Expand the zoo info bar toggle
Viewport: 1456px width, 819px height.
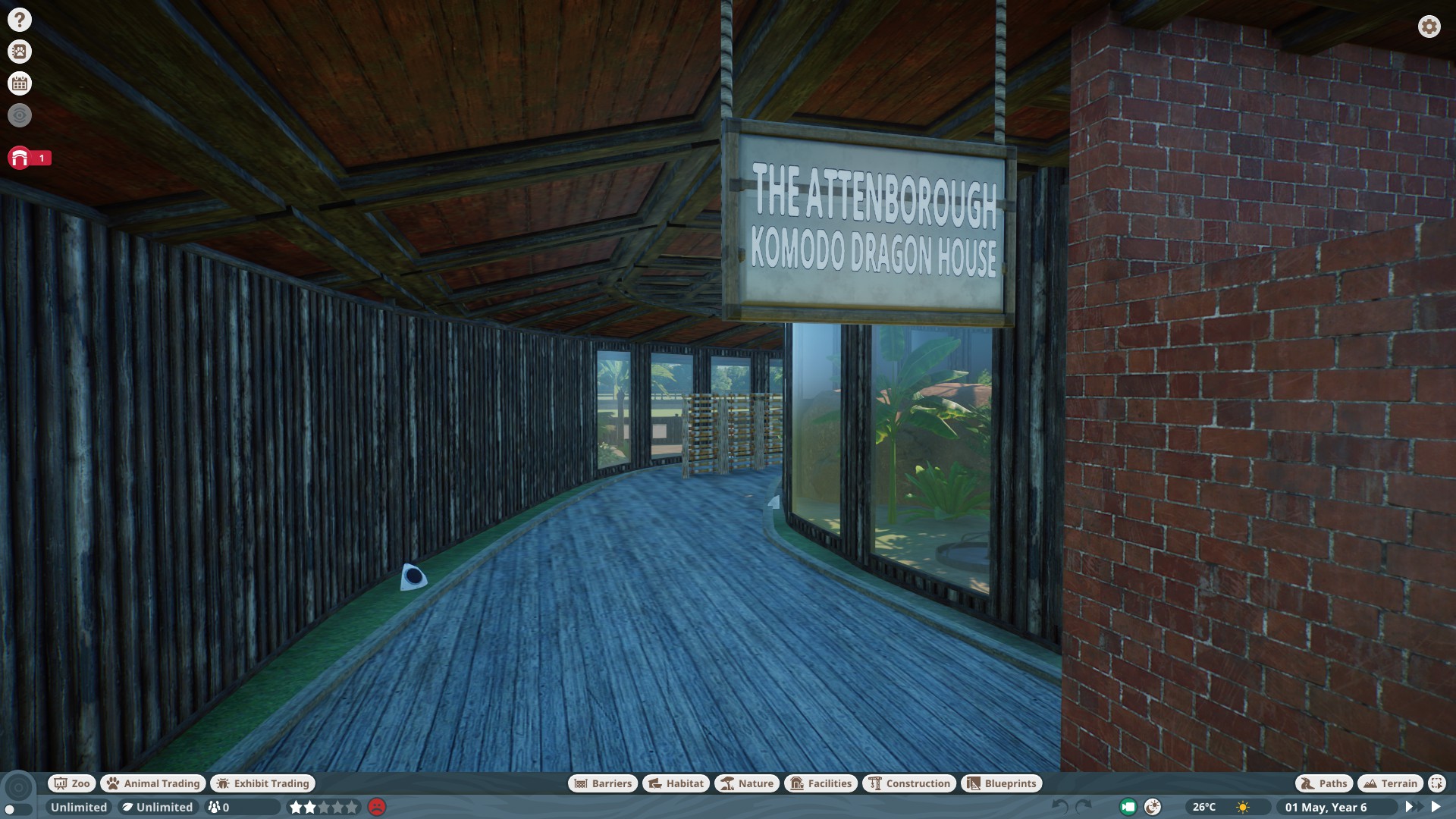tap(17, 808)
